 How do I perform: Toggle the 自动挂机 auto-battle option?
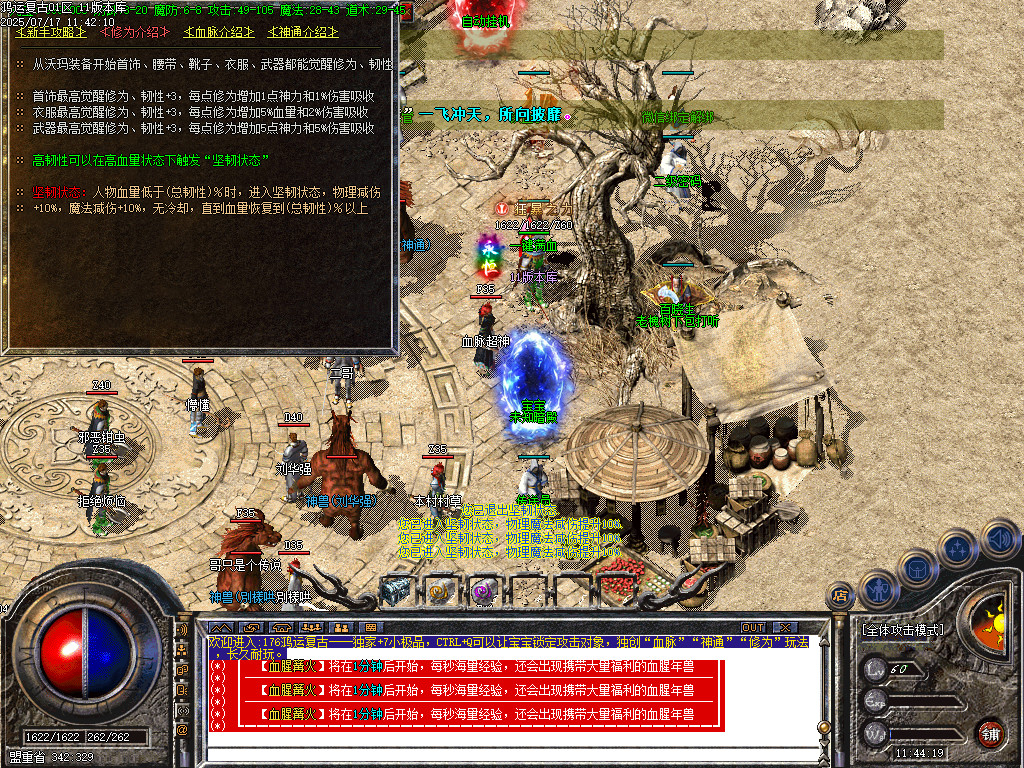pos(486,21)
